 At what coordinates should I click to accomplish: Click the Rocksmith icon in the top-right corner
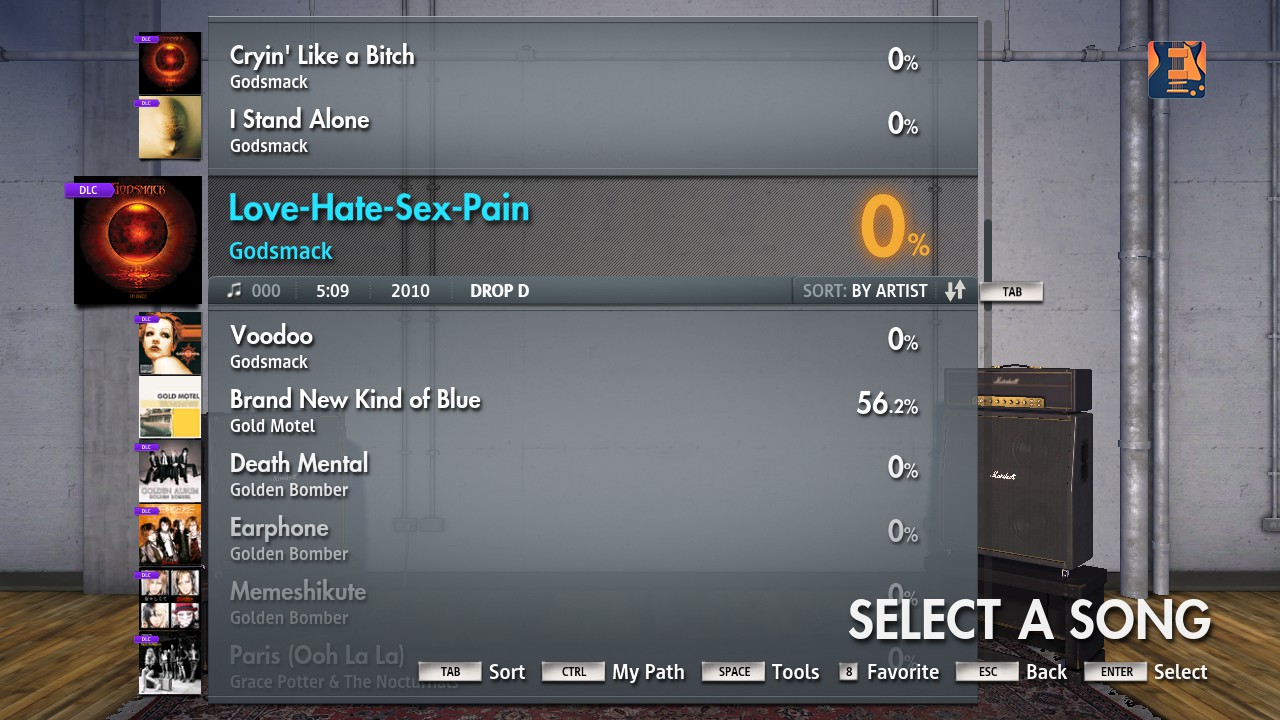coord(1176,69)
